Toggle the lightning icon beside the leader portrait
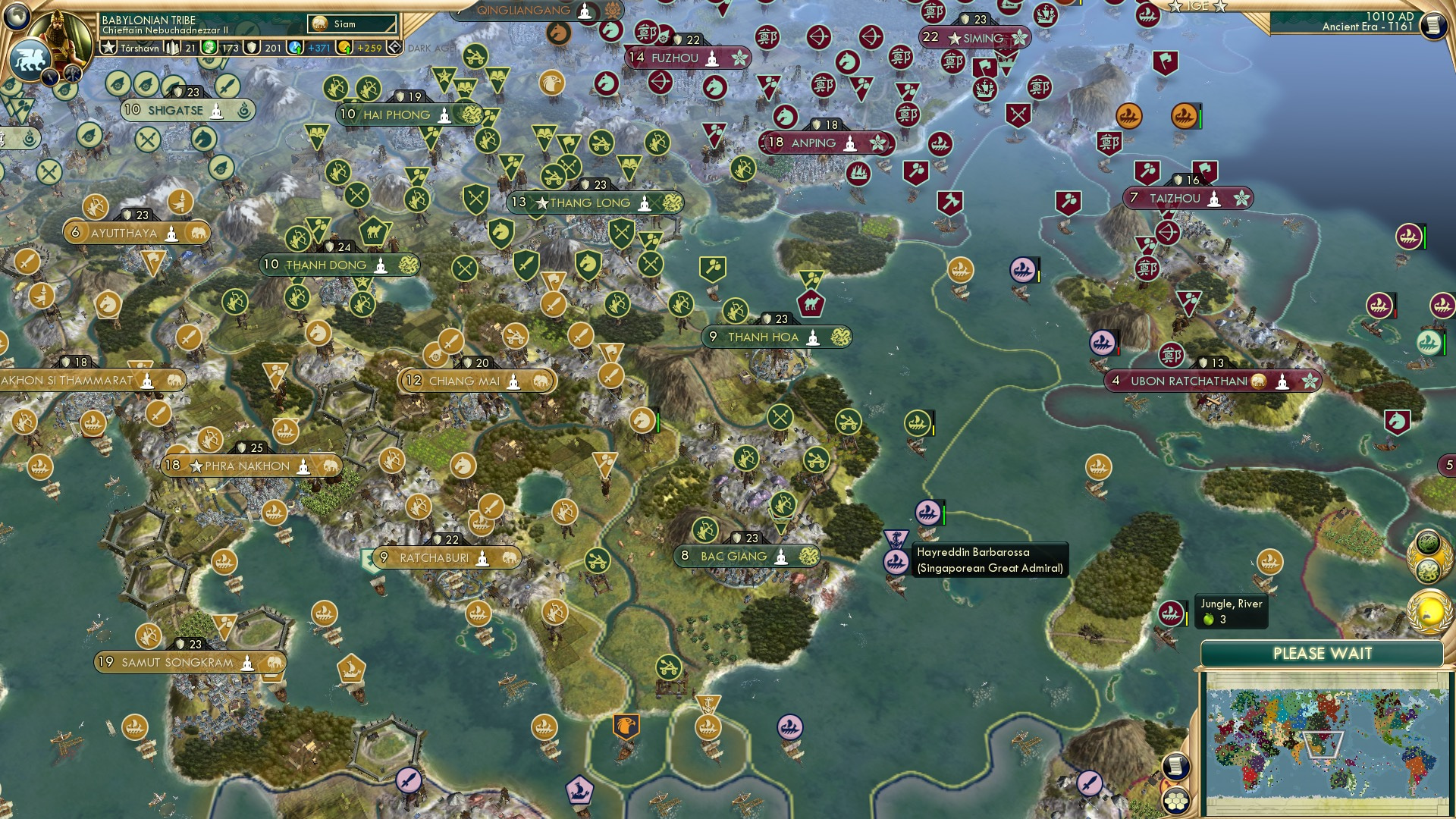Screen dimensions: 1456x819 [x=50, y=78]
